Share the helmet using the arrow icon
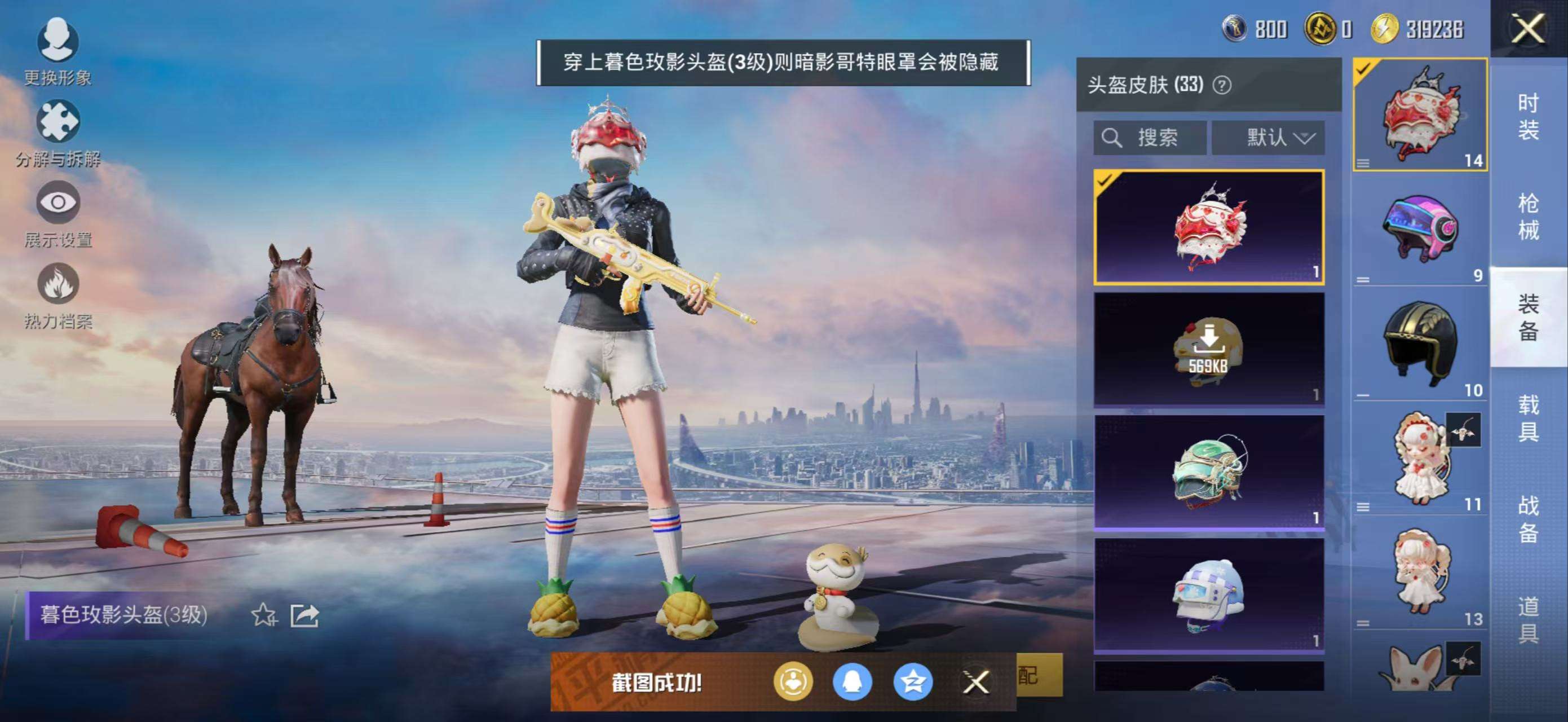 [304, 615]
